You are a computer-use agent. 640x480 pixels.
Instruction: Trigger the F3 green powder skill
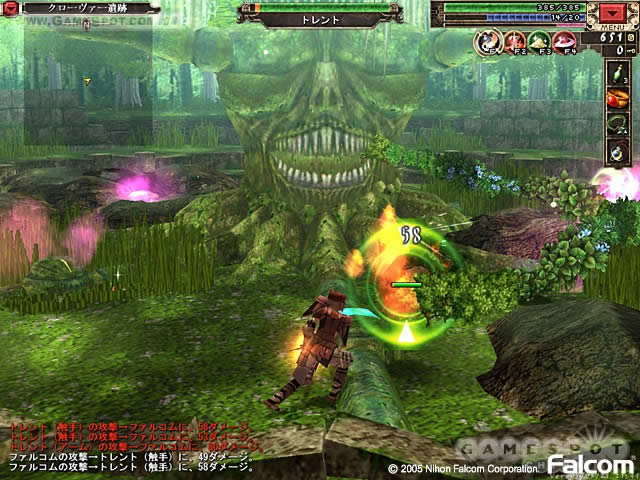540,41
